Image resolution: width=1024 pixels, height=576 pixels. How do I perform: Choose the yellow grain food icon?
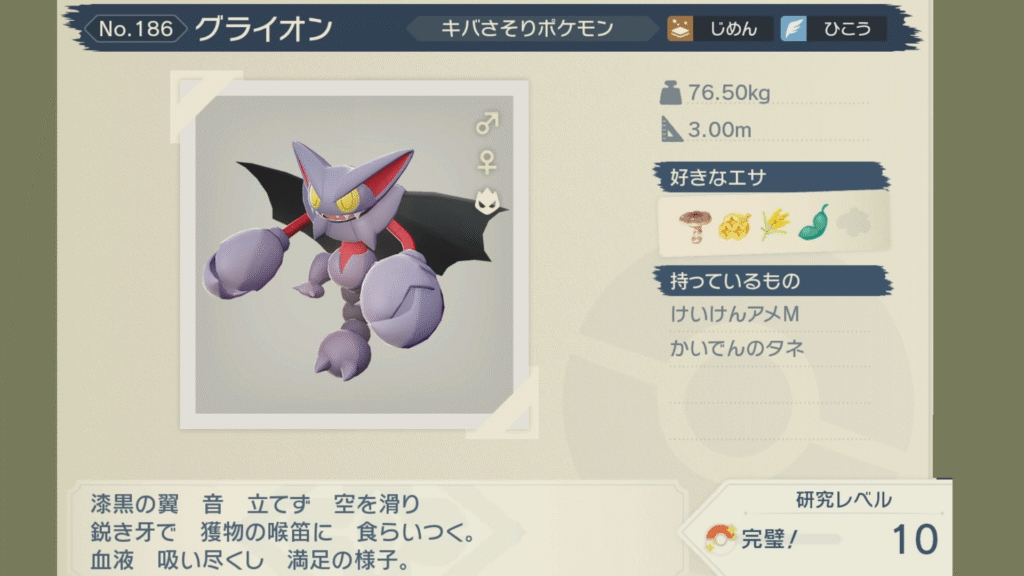point(773,226)
